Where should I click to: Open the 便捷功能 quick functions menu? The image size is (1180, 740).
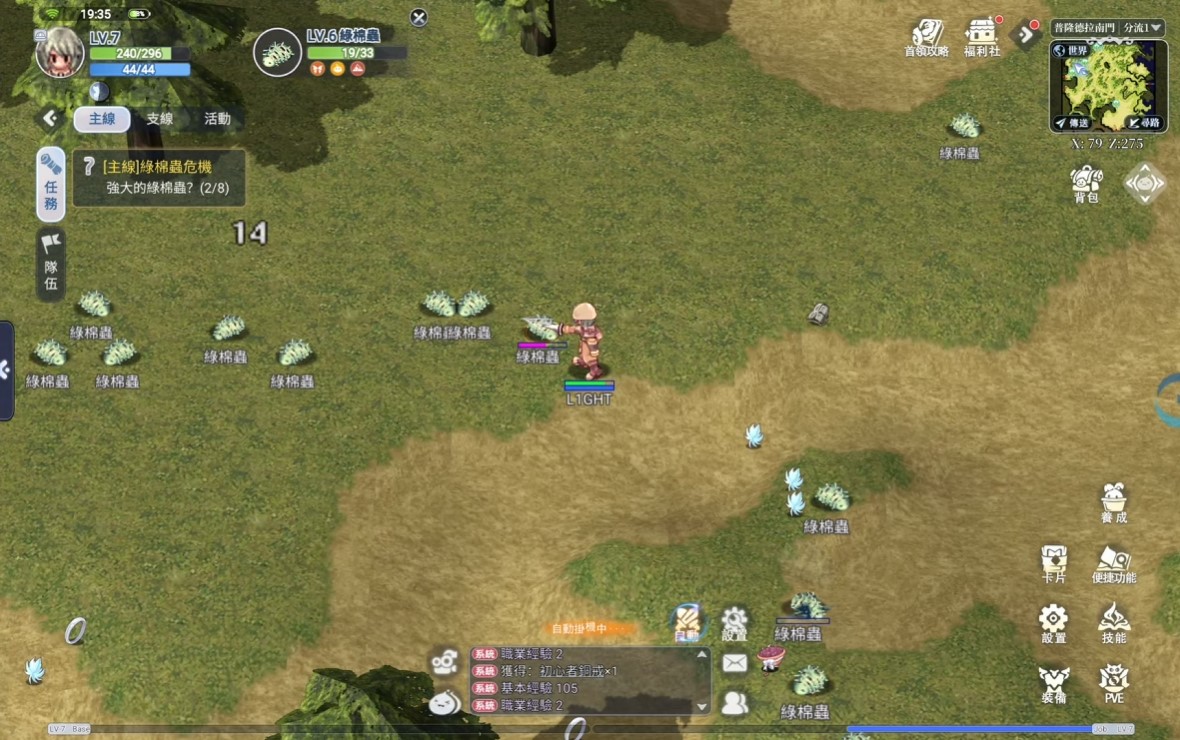[x=1114, y=564]
